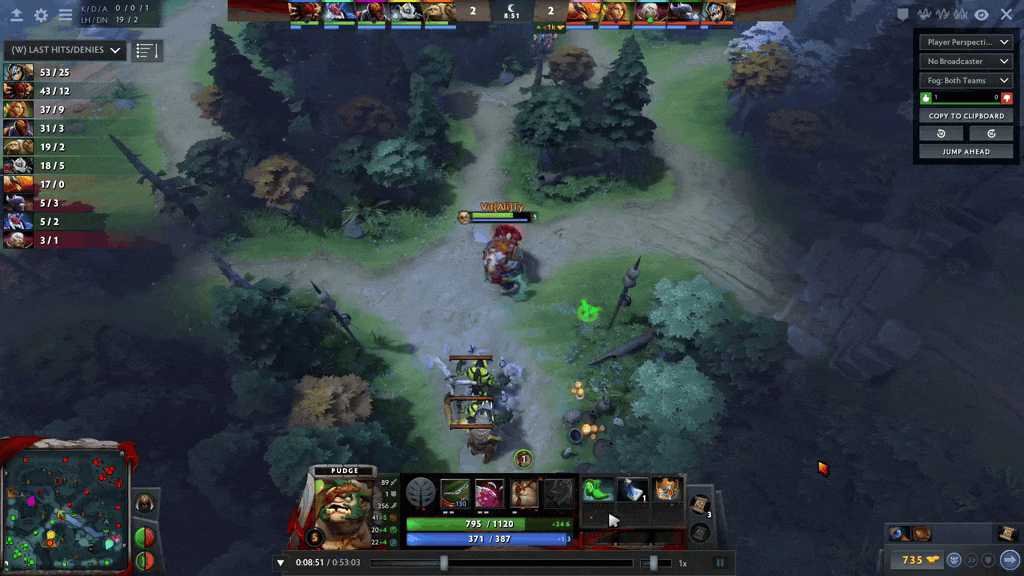
Task: Open the hamburger menu icon
Action: pyautogui.click(x=65, y=15)
